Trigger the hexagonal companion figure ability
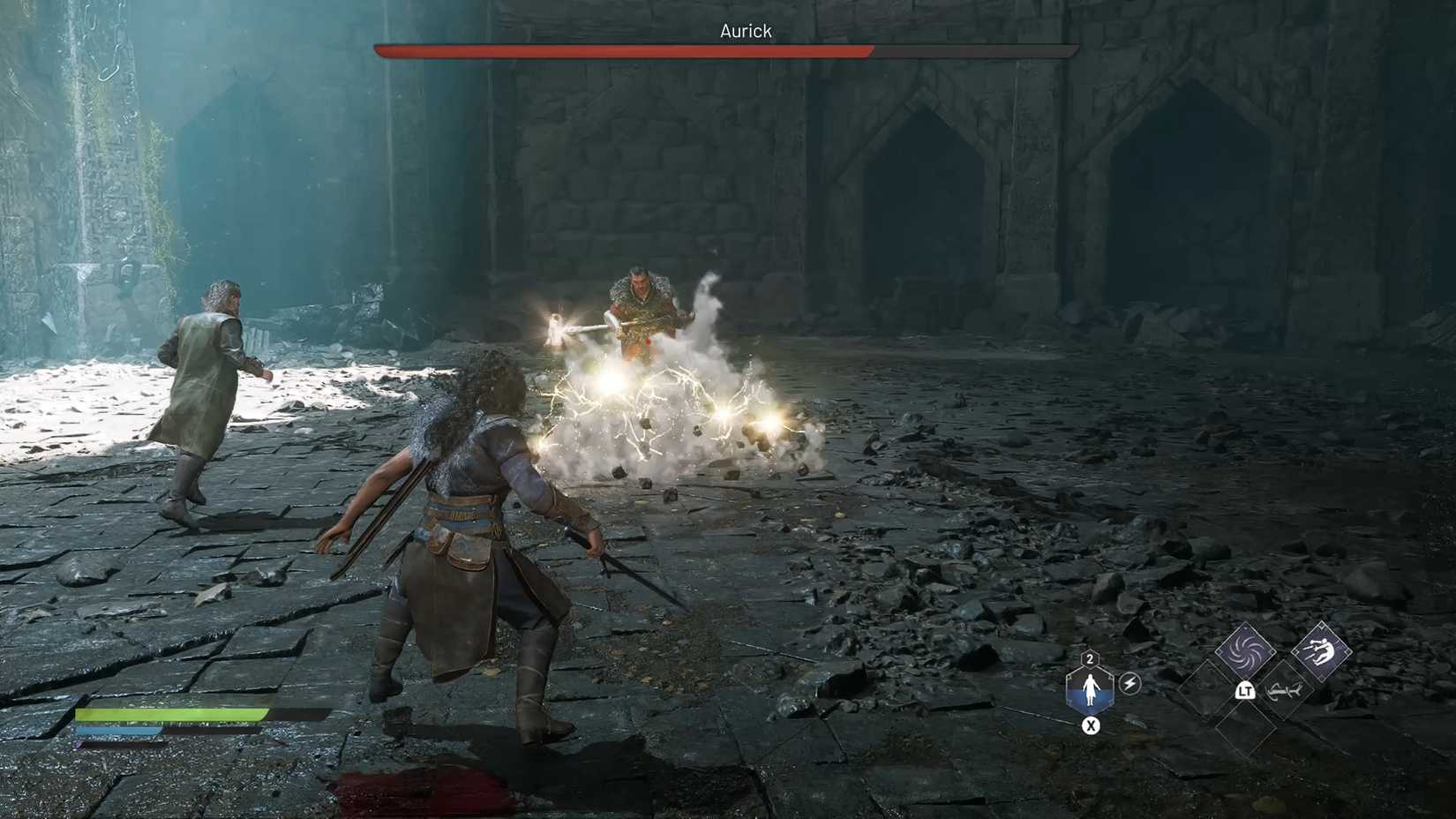The width and height of the screenshot is (1456, 819). point(1090,688)
